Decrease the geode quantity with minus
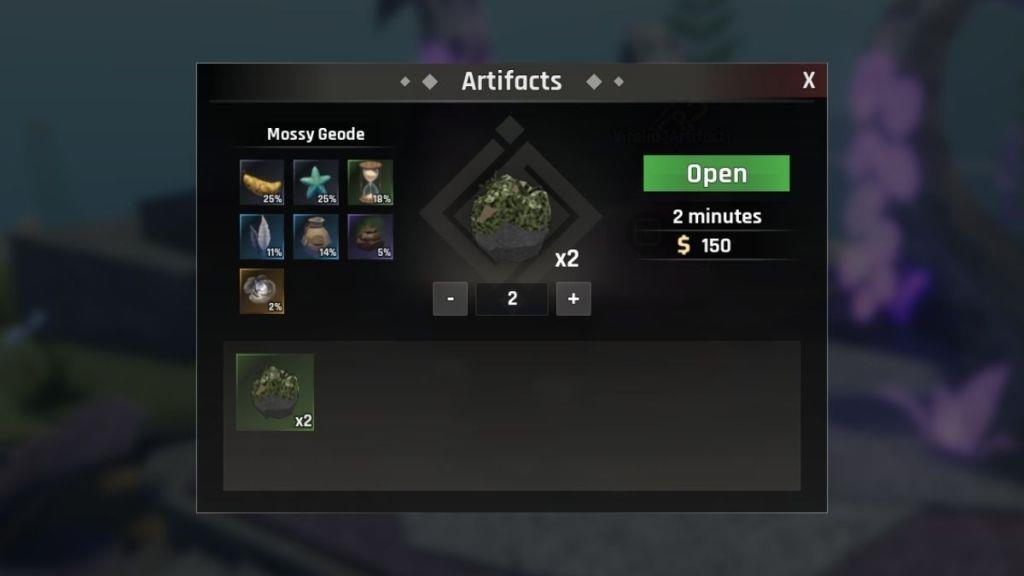Viewport: 1024px width, 576px height. point(450,299)
